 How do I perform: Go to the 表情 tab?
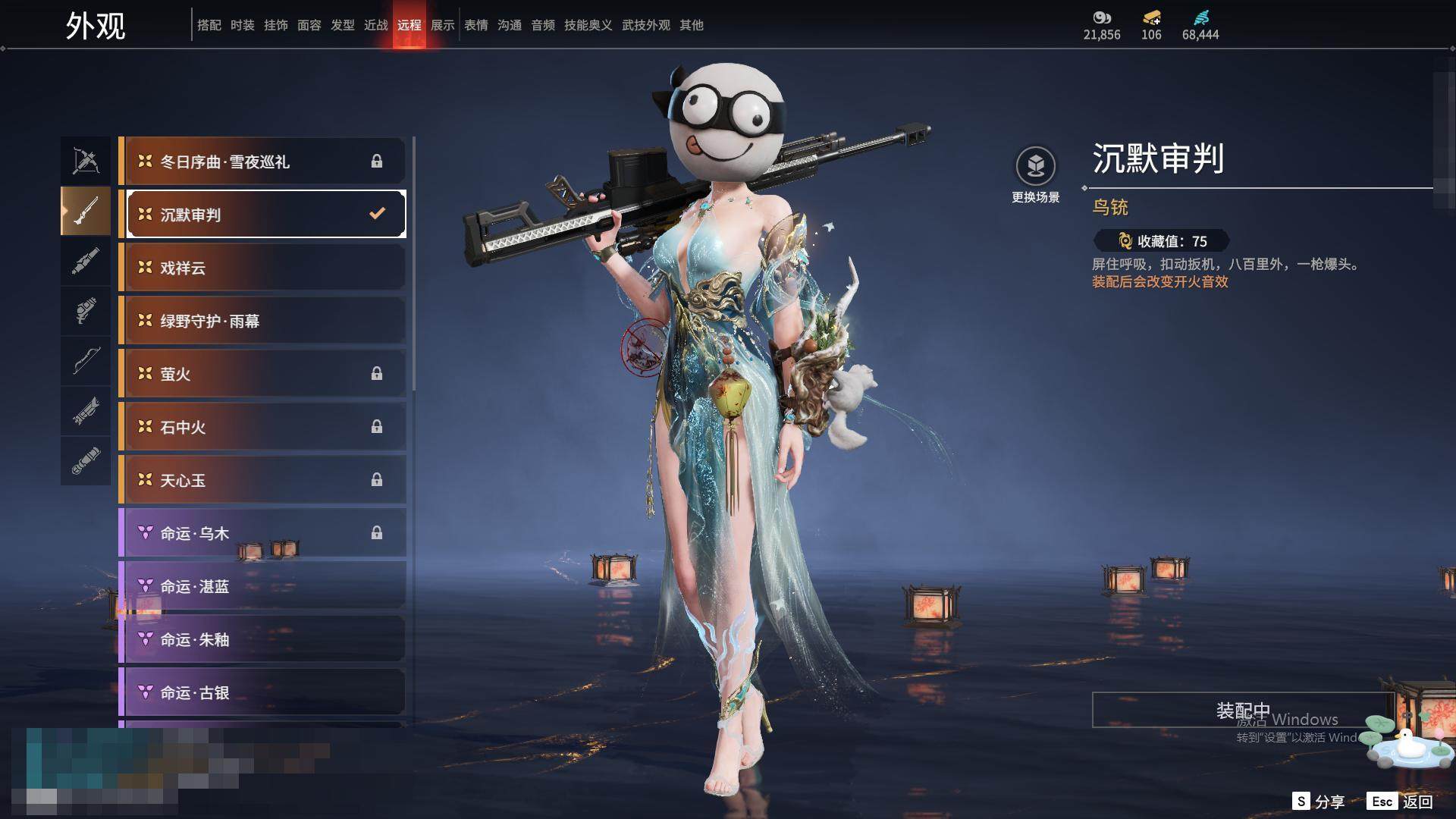[476, 25]
